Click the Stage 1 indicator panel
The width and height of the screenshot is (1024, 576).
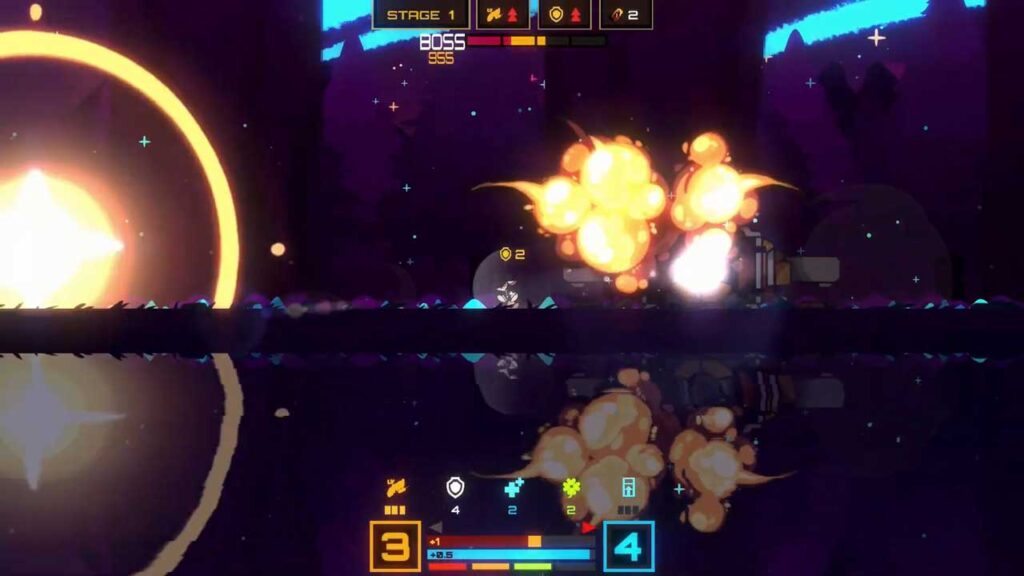421,15
